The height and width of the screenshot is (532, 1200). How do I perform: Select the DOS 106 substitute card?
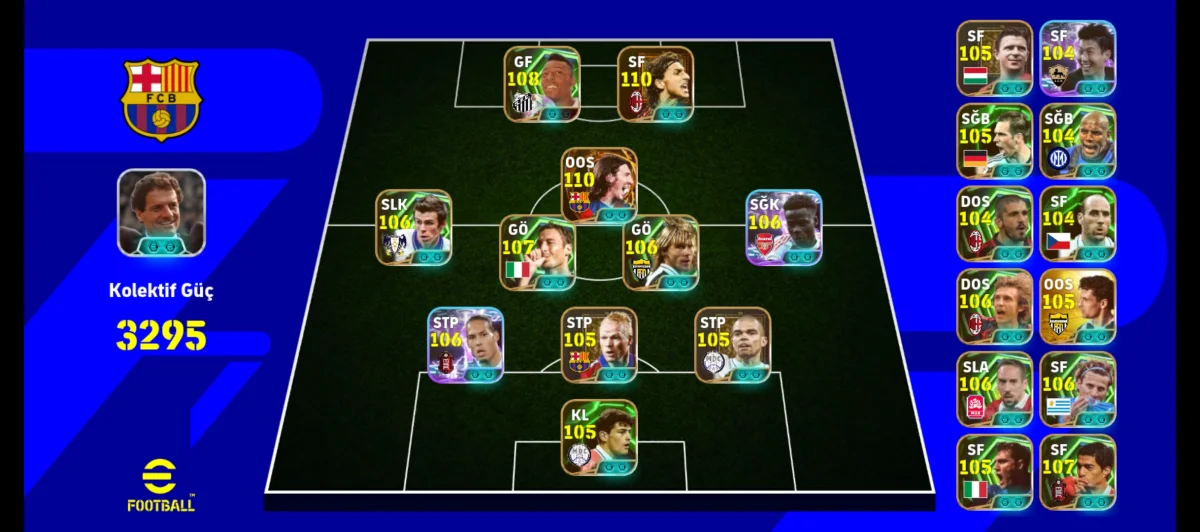pos(994,307)
